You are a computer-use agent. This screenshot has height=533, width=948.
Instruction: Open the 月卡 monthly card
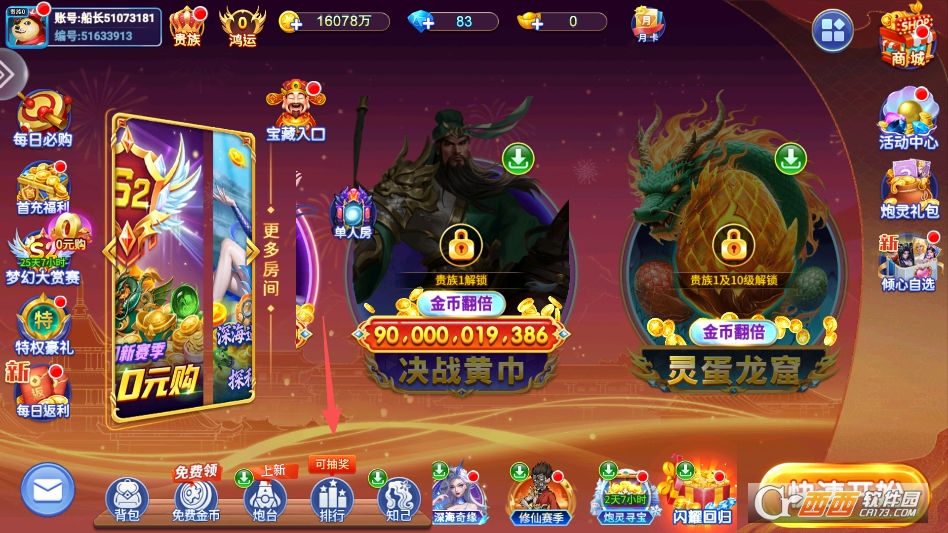pos(646,23)
